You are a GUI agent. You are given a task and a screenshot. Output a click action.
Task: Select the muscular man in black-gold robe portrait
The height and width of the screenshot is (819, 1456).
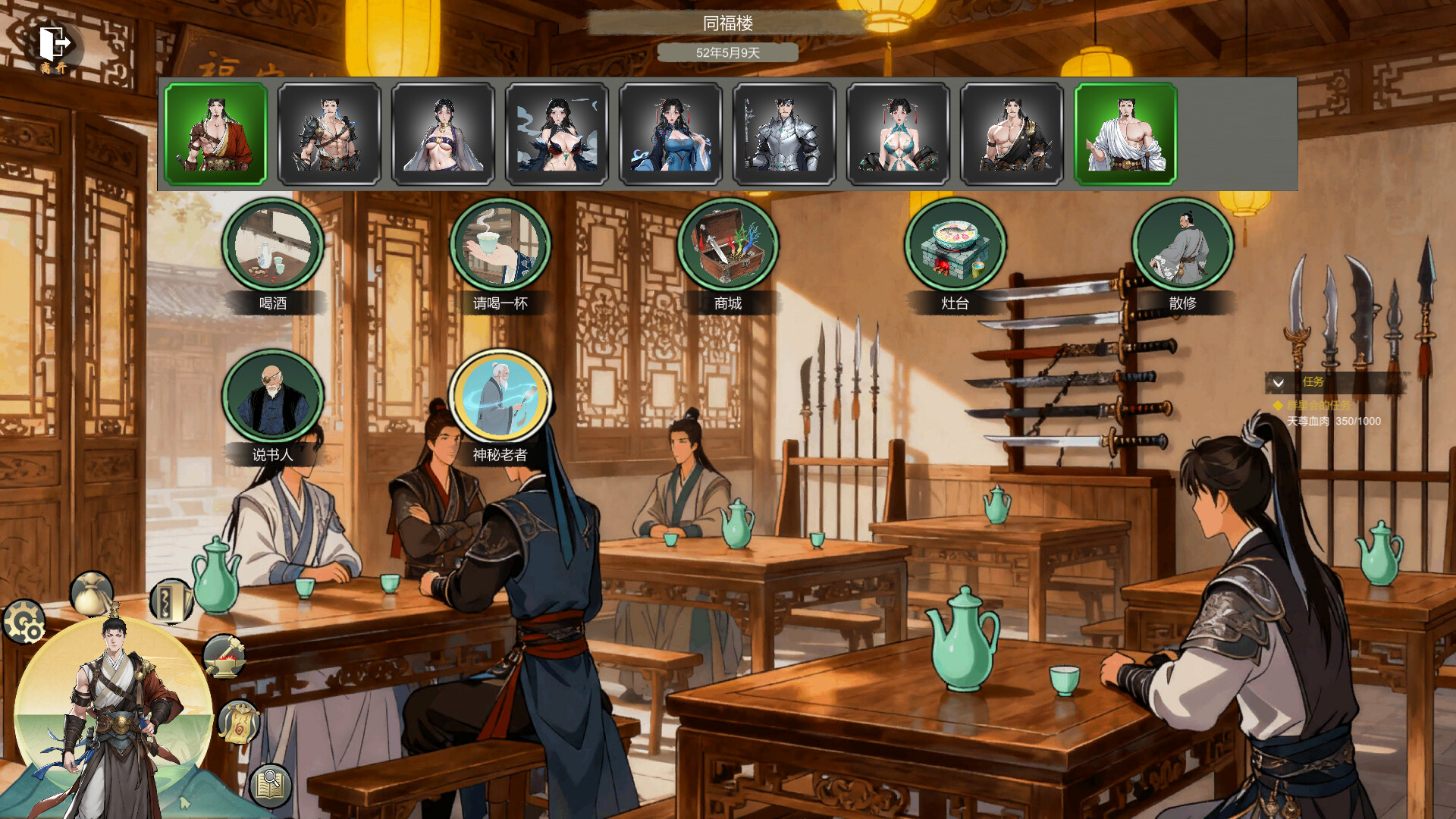(1012, 134)
